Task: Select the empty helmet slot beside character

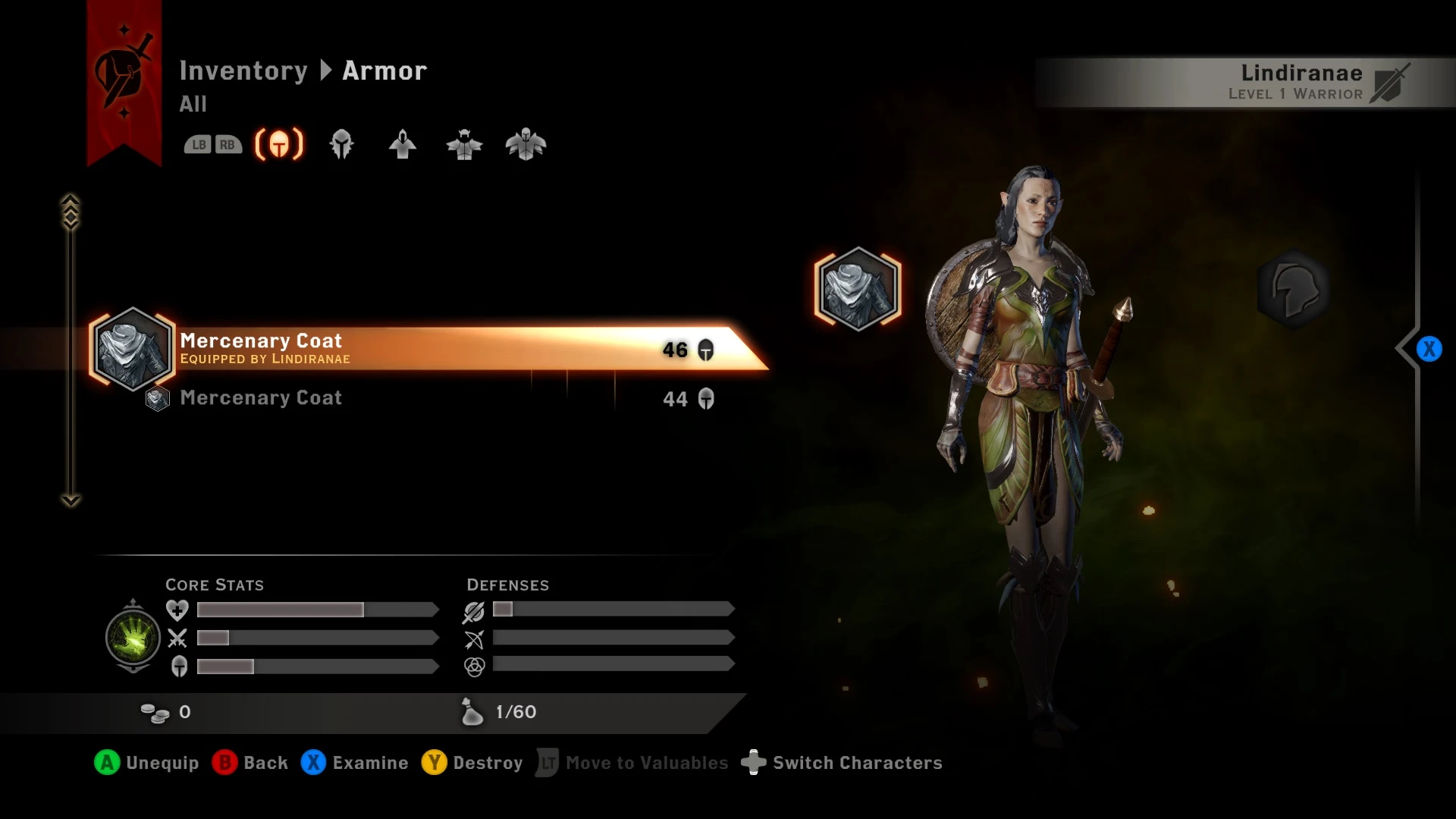Action: click(1294, 290)
